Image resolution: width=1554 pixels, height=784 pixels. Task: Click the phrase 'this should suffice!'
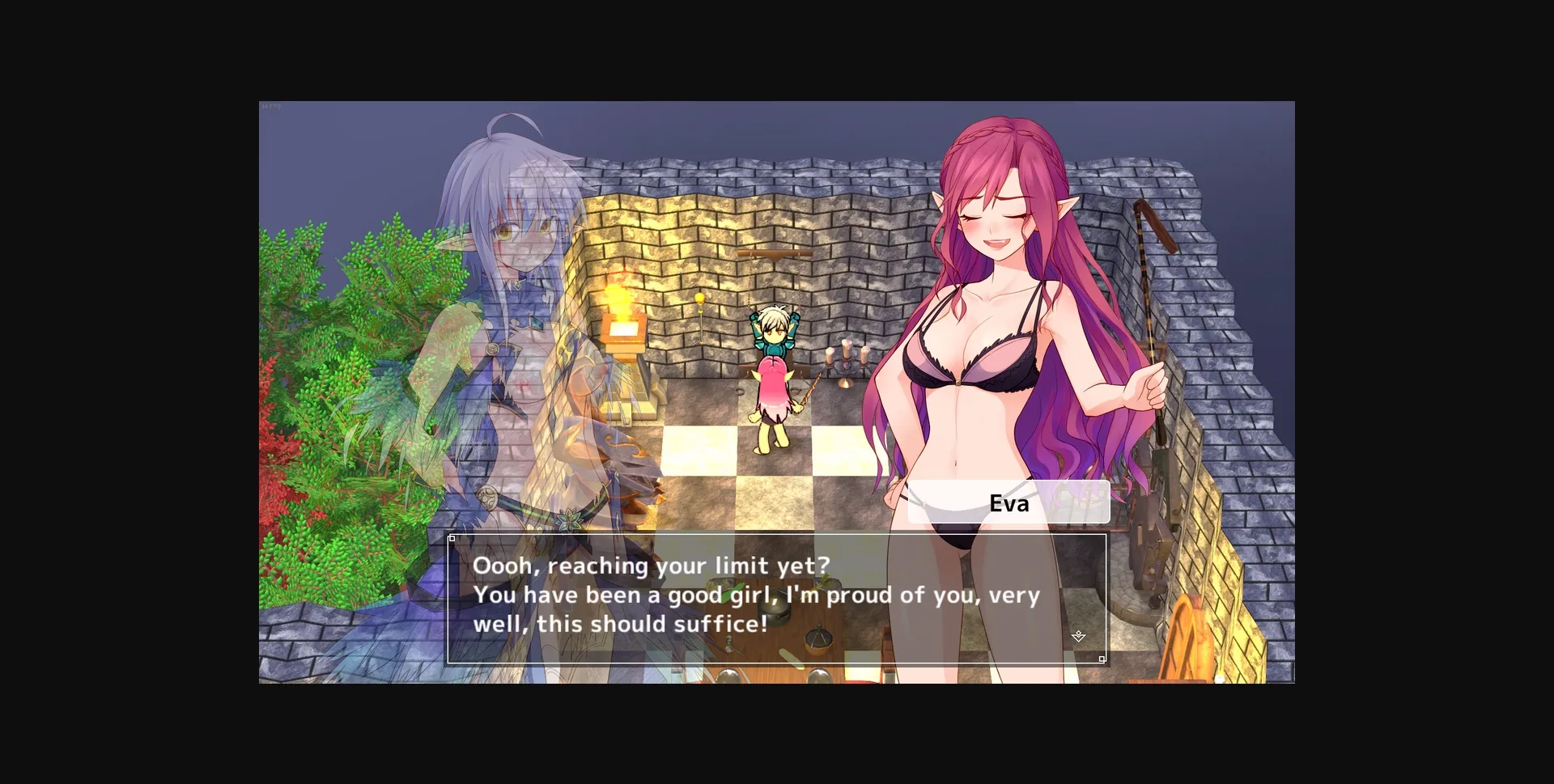coord(676,624)
